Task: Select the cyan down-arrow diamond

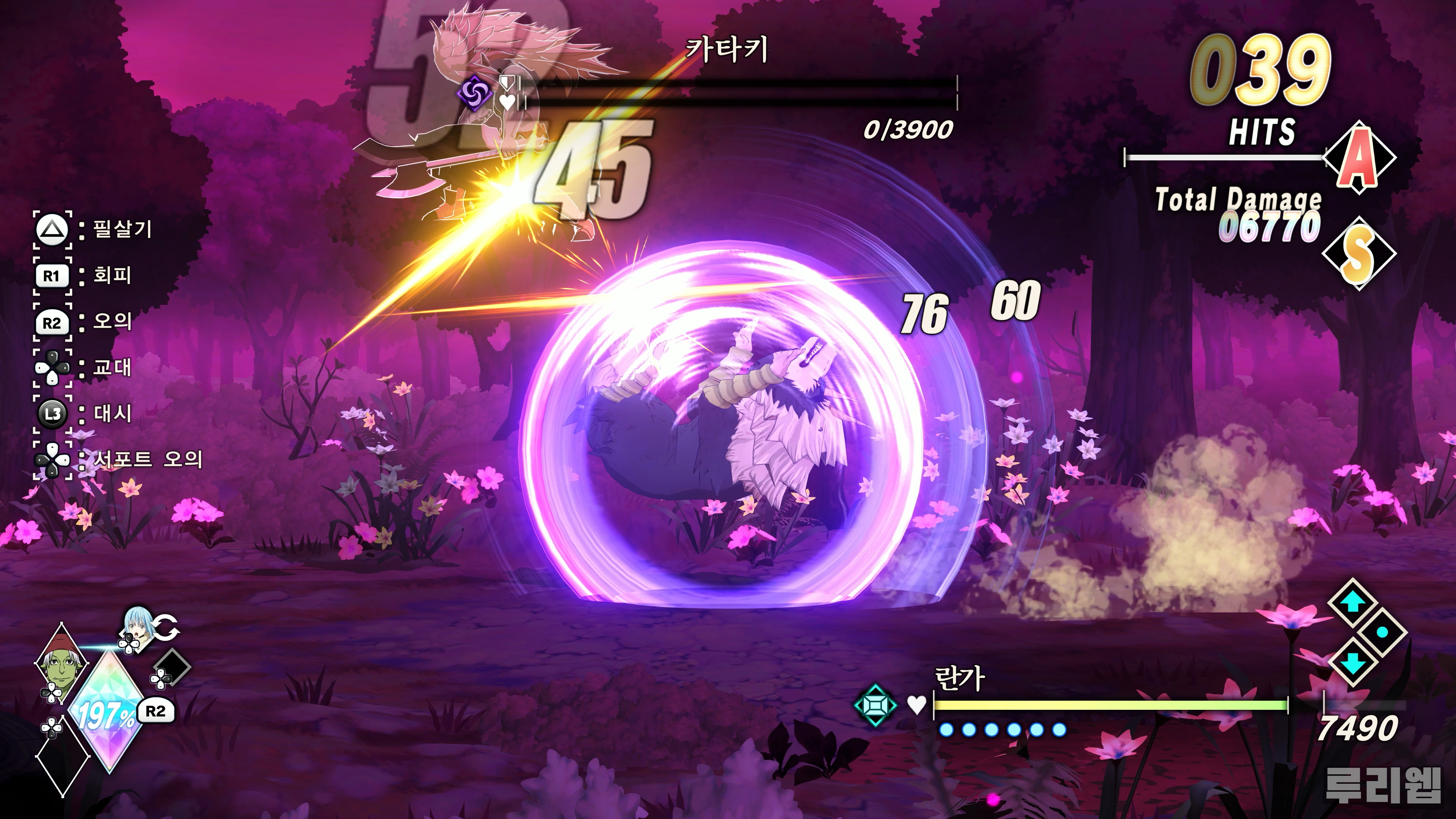Action: [x=1351, y=661]
